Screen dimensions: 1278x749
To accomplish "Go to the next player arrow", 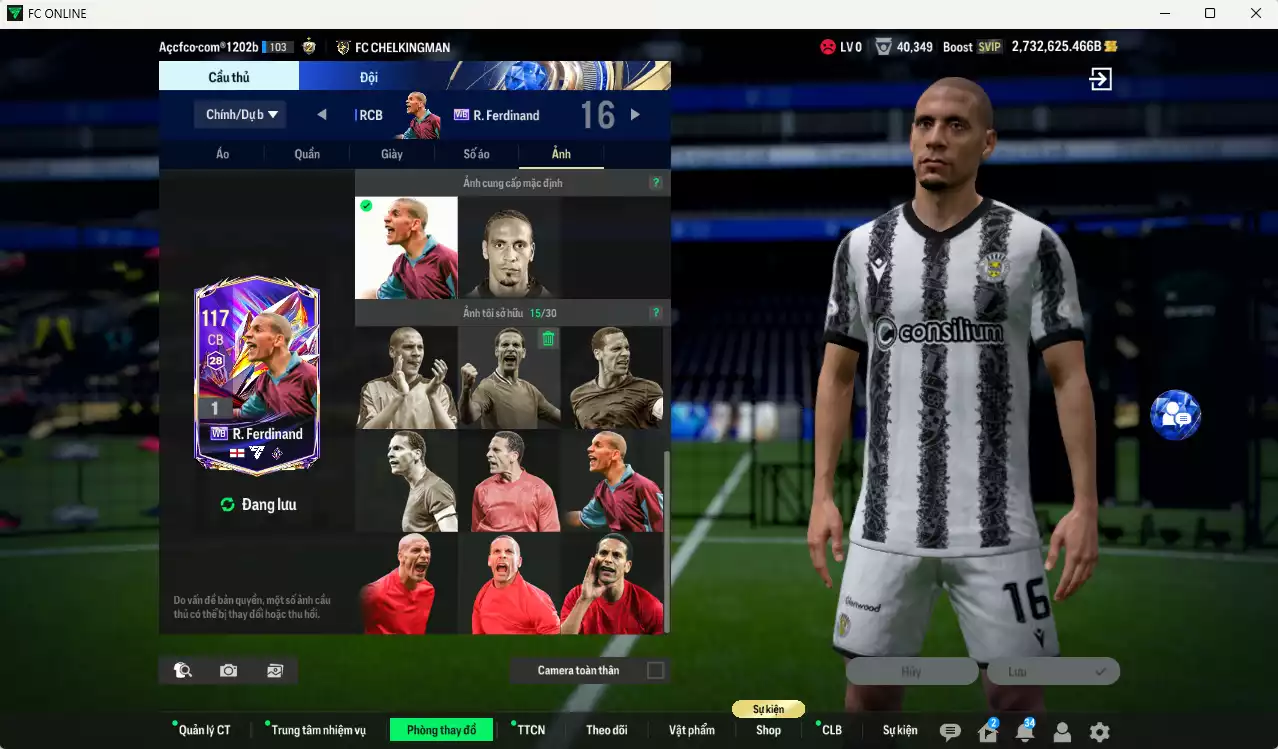I will pyautogui.click(x=635, y=115).
